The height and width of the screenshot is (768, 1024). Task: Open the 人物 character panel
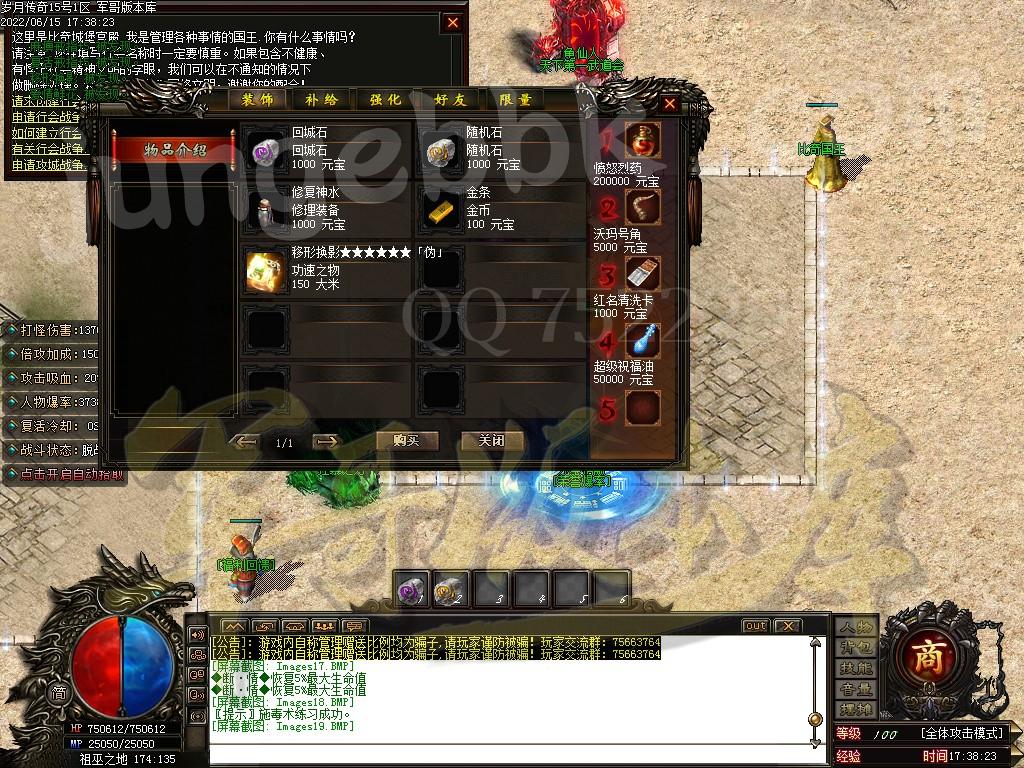tap(856, 627)
